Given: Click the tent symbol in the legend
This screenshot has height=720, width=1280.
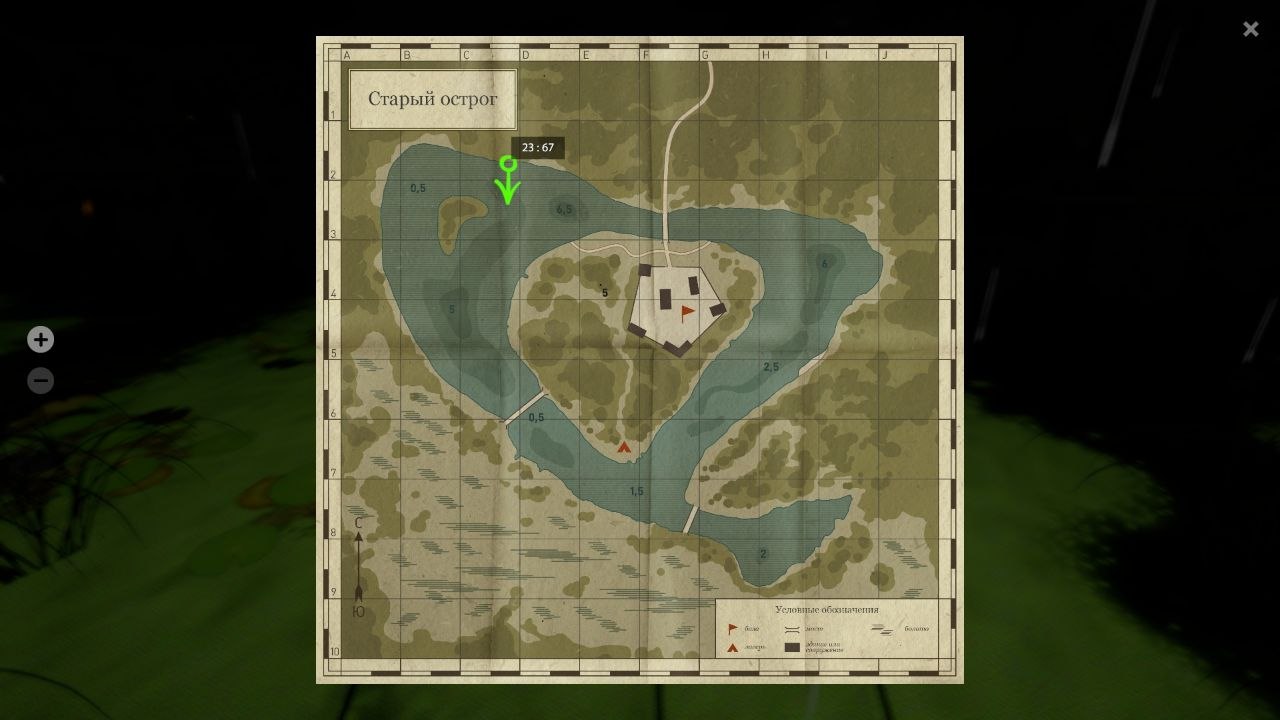Looking at the screenshot, I should (731, 646).
